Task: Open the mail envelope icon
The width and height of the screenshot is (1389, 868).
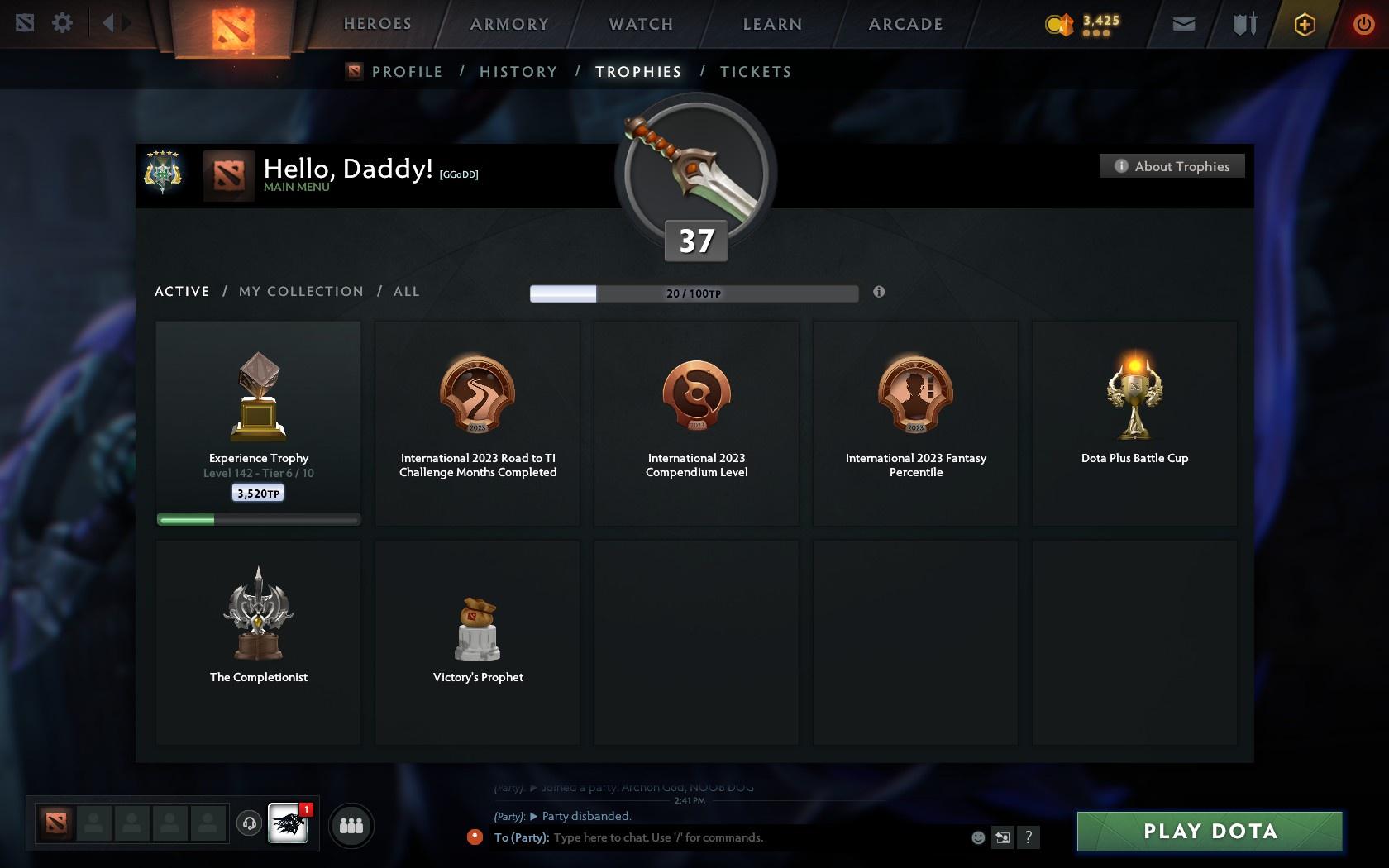Action: pos(1182,24)
